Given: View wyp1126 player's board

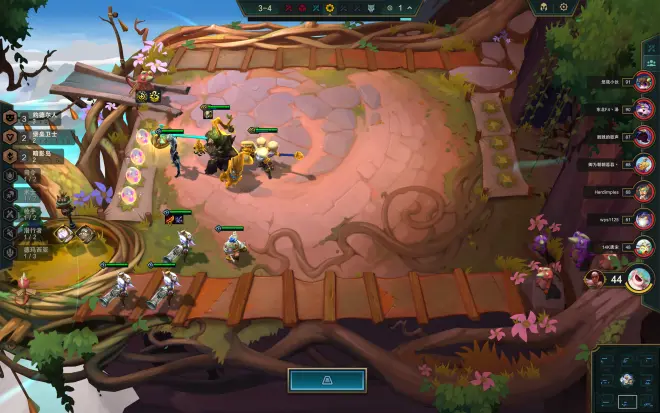Looking at the screenshot, I should coord(645,218).
